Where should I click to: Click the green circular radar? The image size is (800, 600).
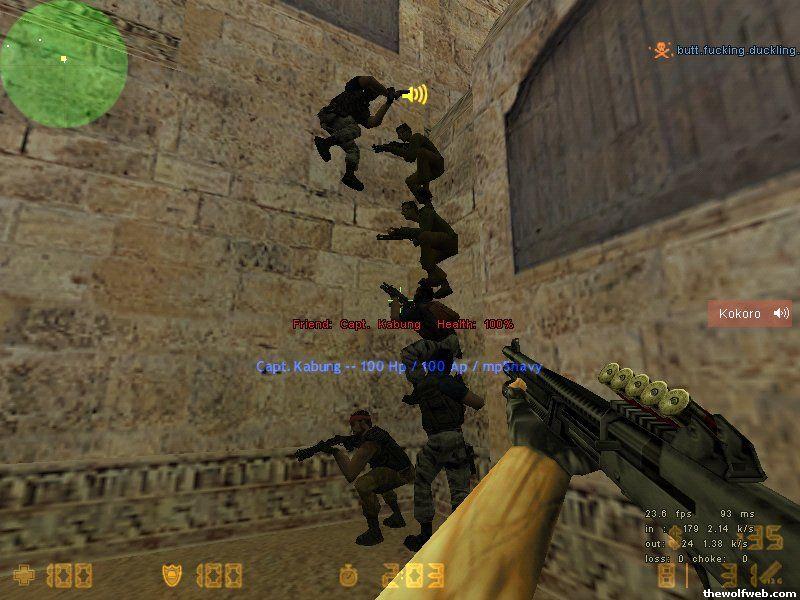click(x=63, y=62)
